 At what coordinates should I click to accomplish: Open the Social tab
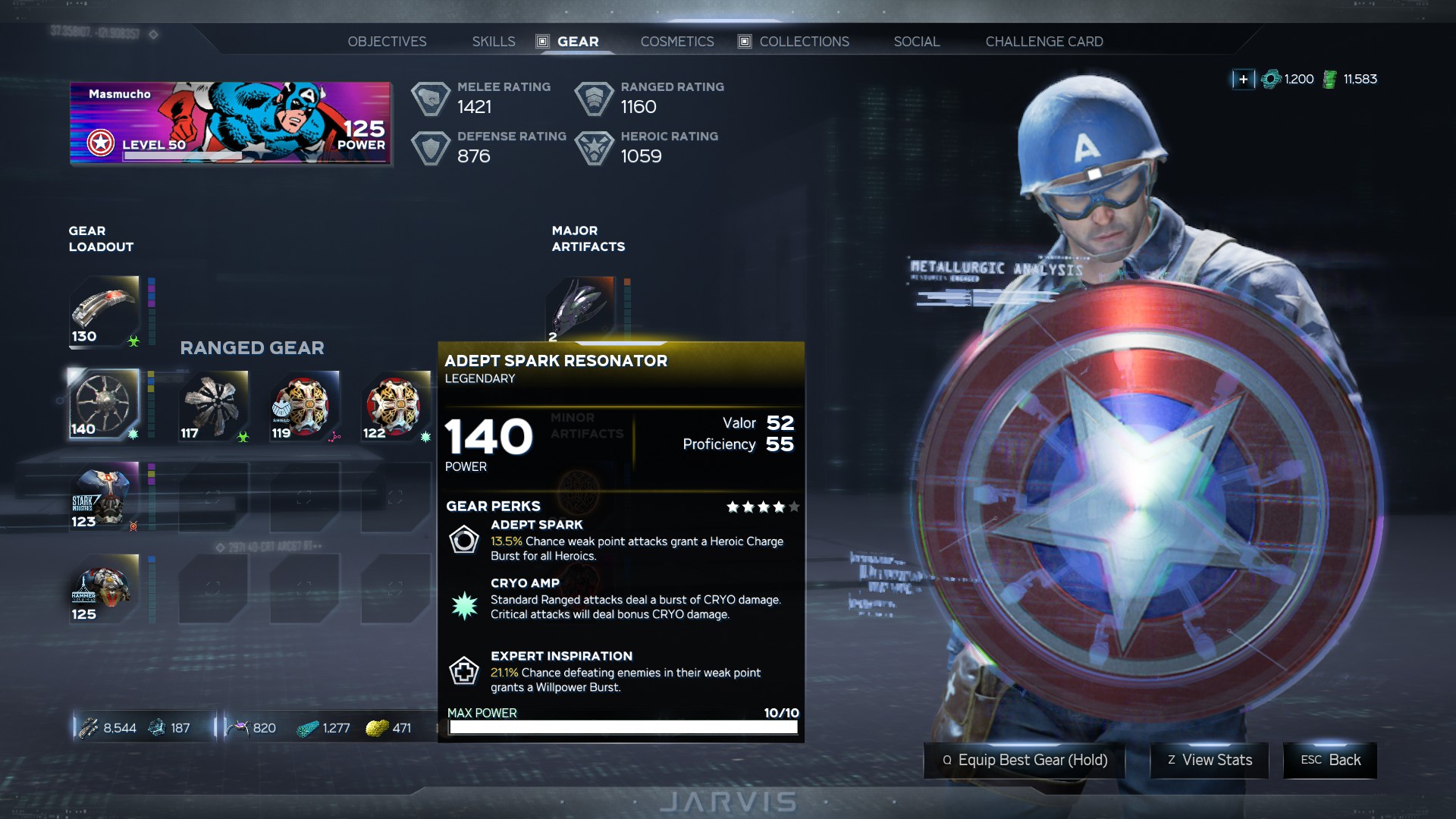916,42
